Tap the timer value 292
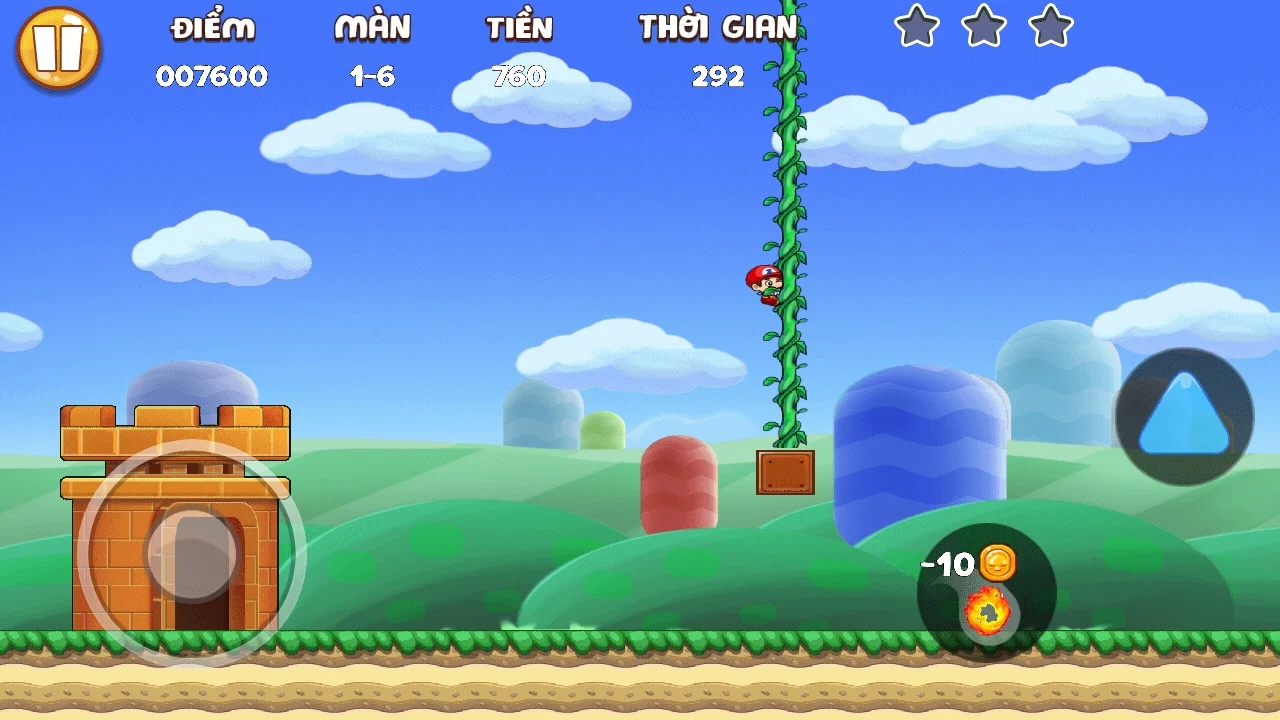 click(x=717, y=75)
